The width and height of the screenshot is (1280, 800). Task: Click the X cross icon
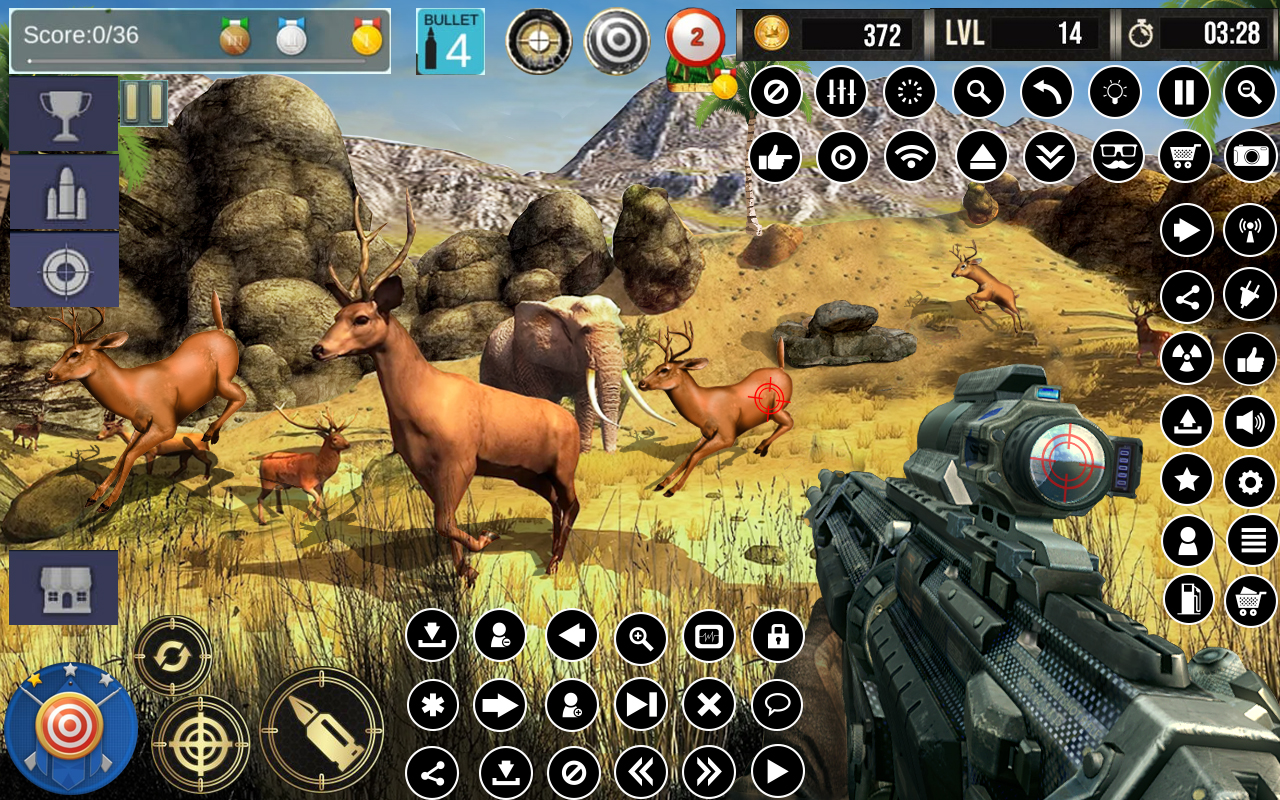coord(708,705)
